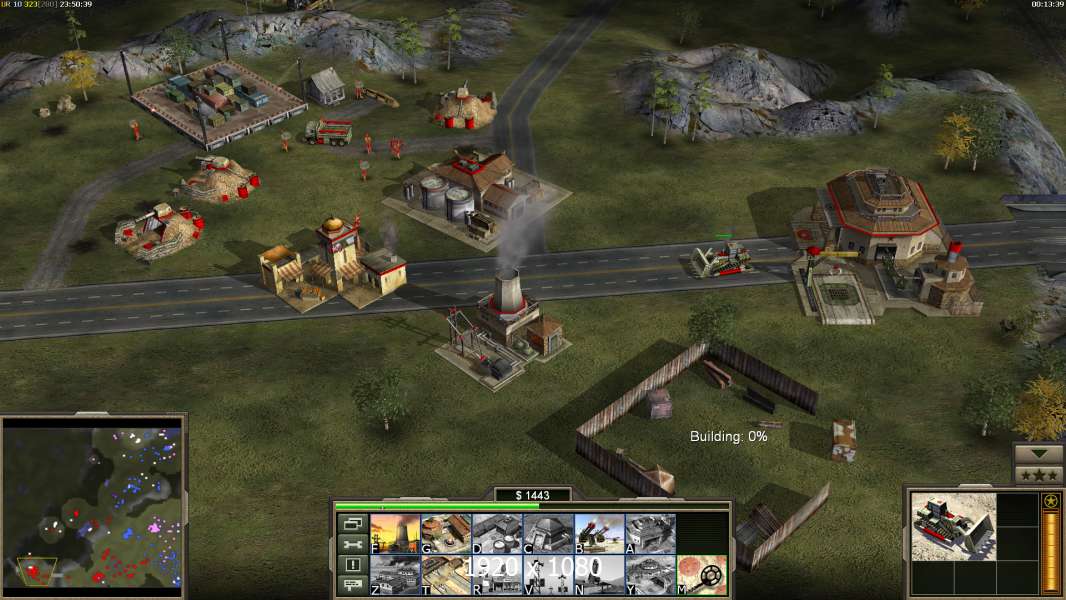Select the grayed-out build icon labeled N
Image resolution: width=1066 pixels, height=600 pixels.
(599, 574)
